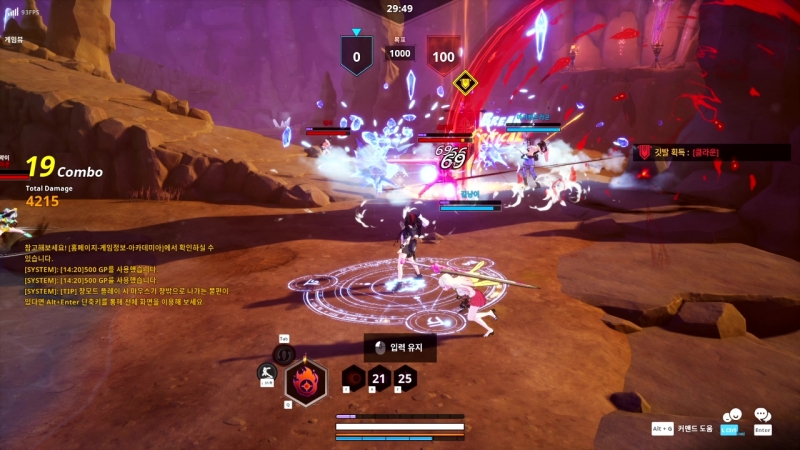The image size is (800, 450).
Task: Open the 커맨드 도움 command help
Action: coord(693,428)
